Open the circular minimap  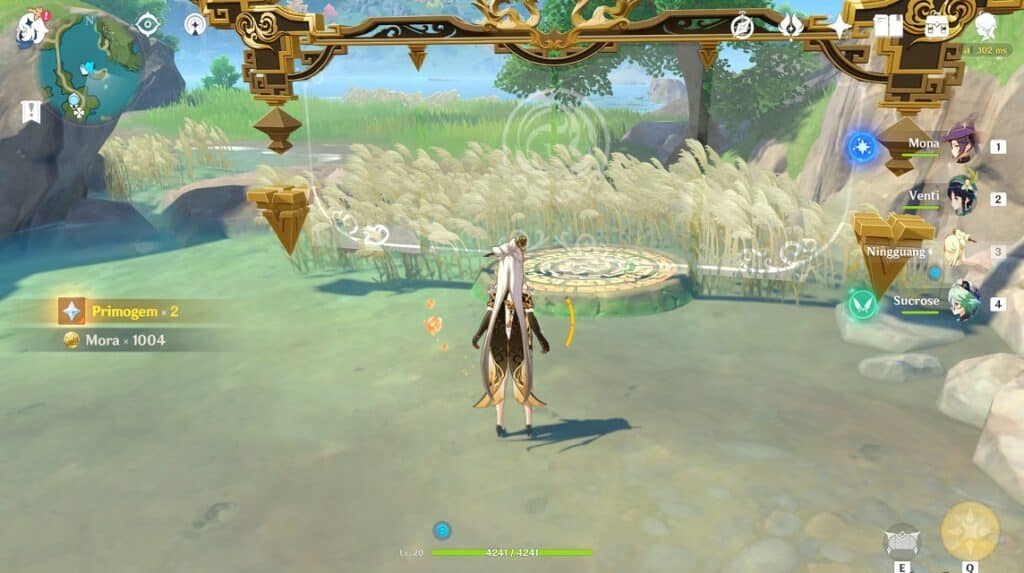click(x=89, y=67)
